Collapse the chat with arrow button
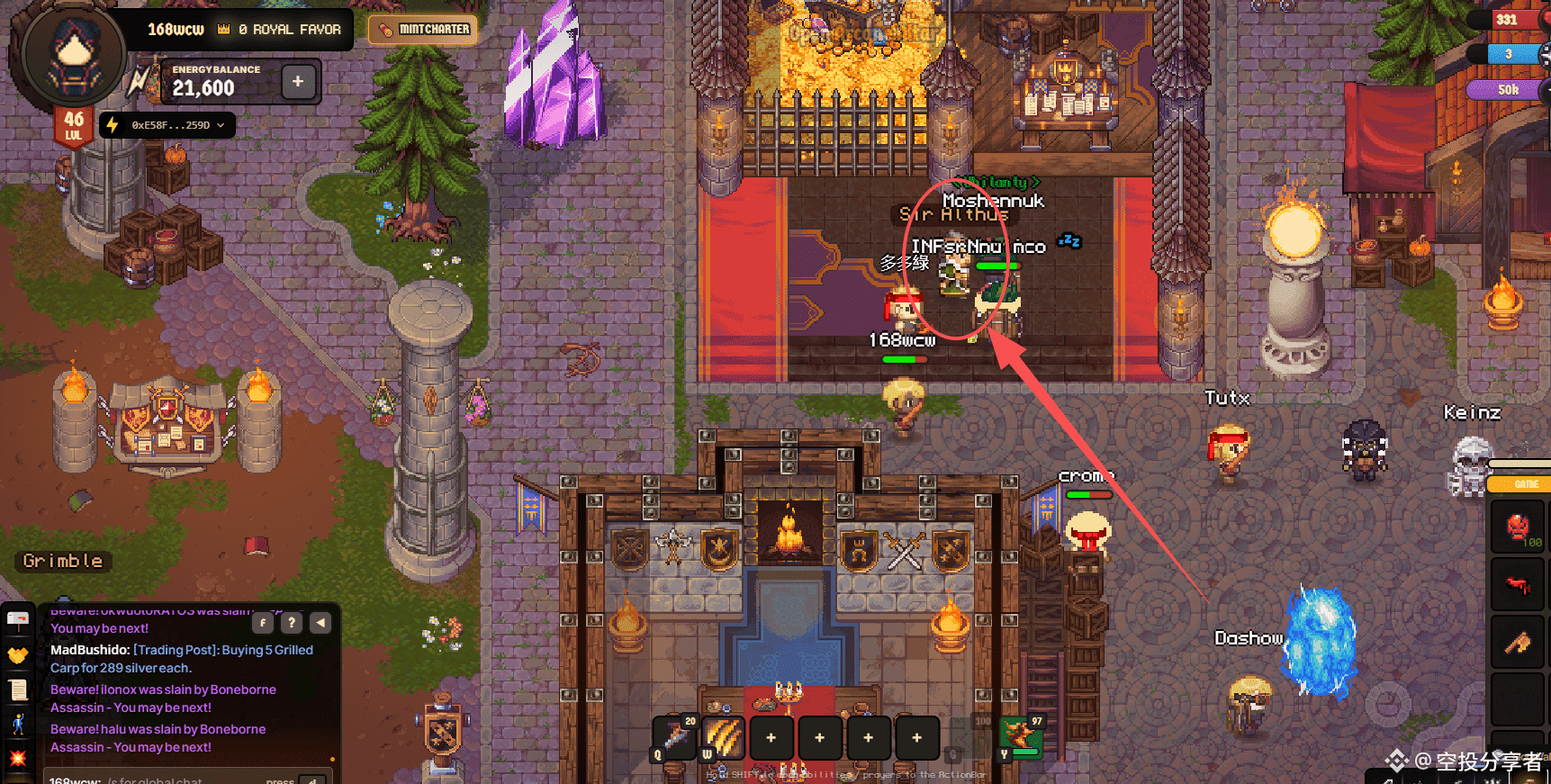 pos(320,622)
